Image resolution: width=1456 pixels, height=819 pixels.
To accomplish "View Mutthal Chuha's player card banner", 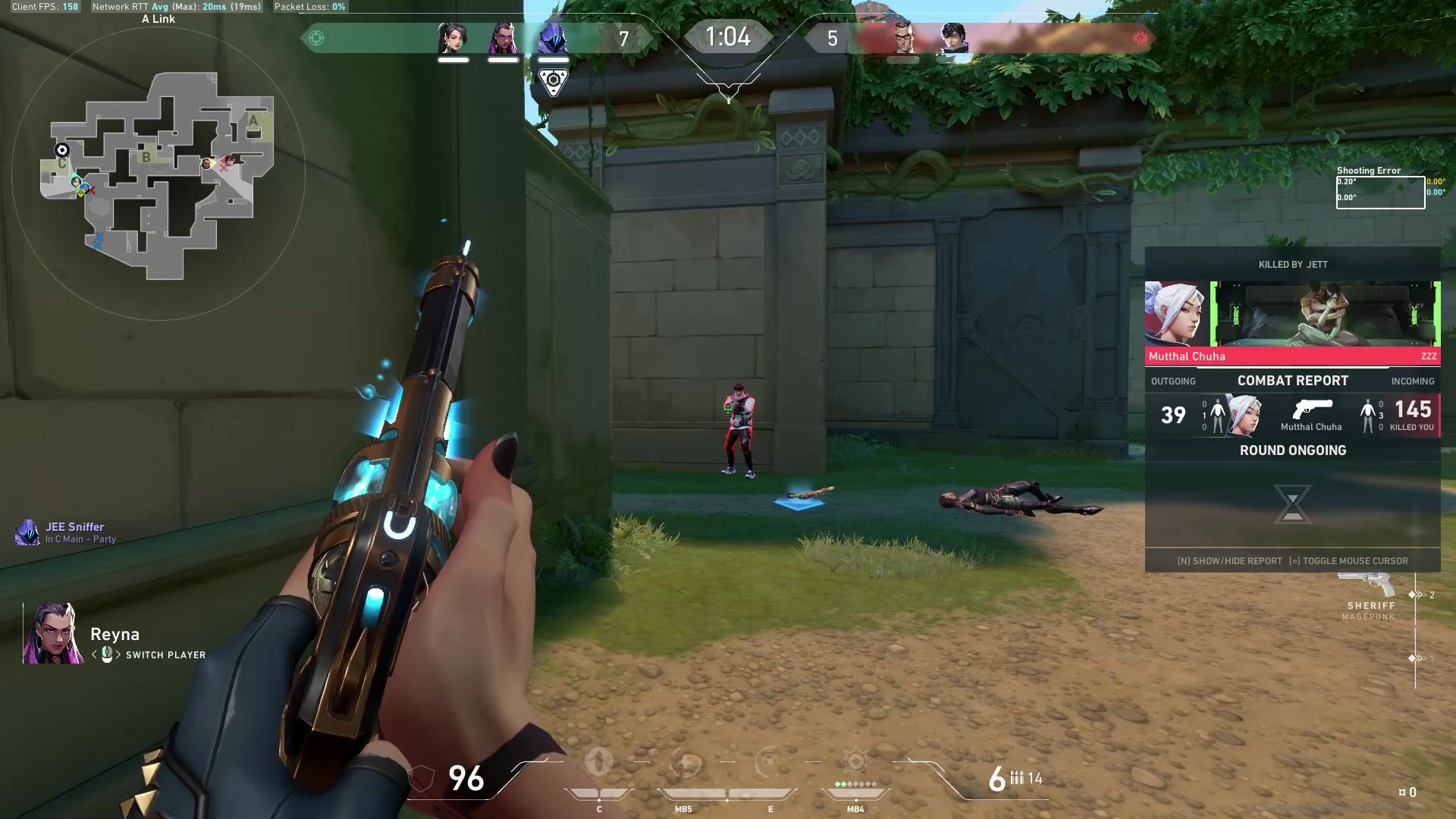I will tap(1324, 314).
